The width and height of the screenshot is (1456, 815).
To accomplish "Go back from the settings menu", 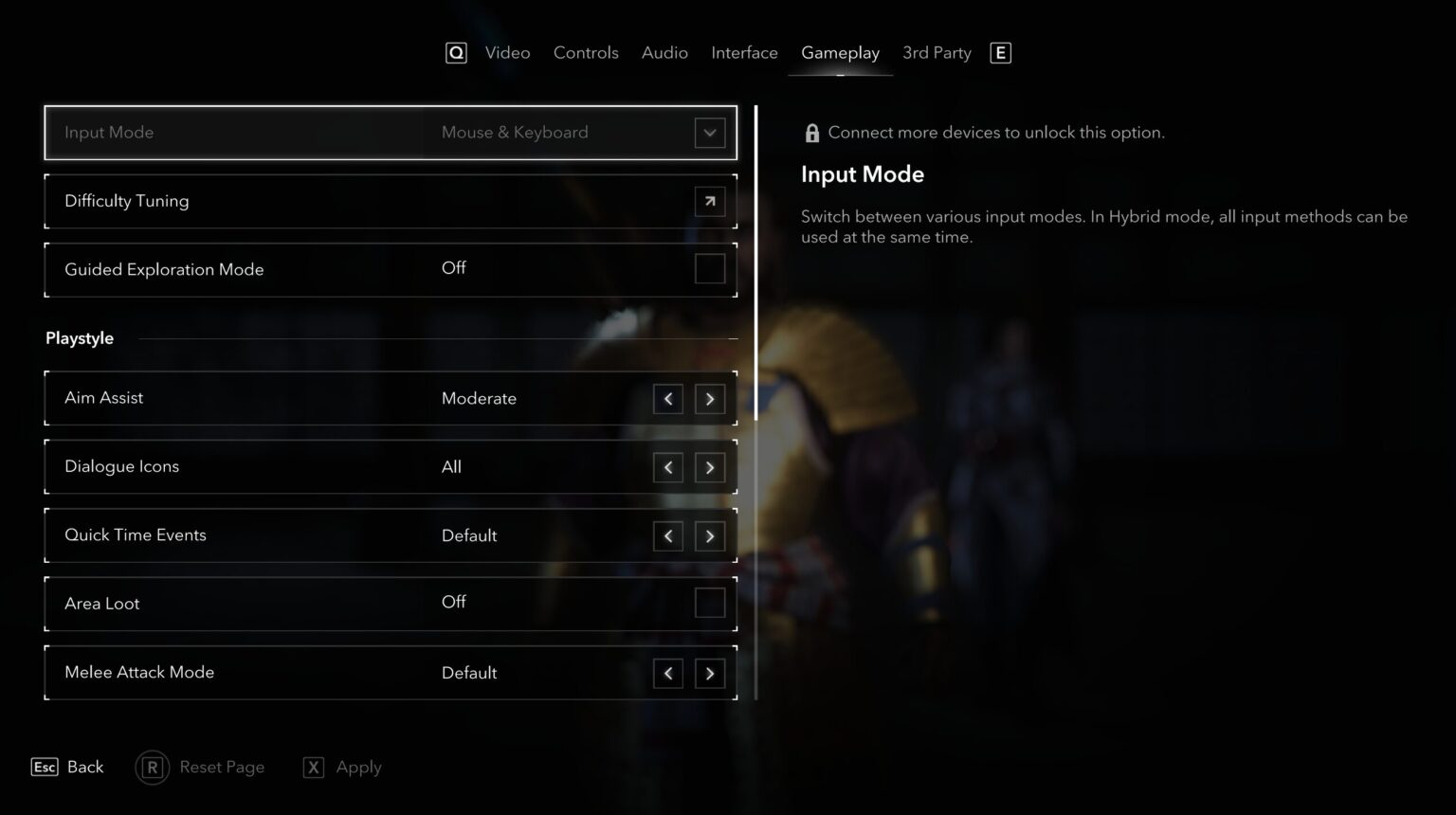I will coord(68,767).
